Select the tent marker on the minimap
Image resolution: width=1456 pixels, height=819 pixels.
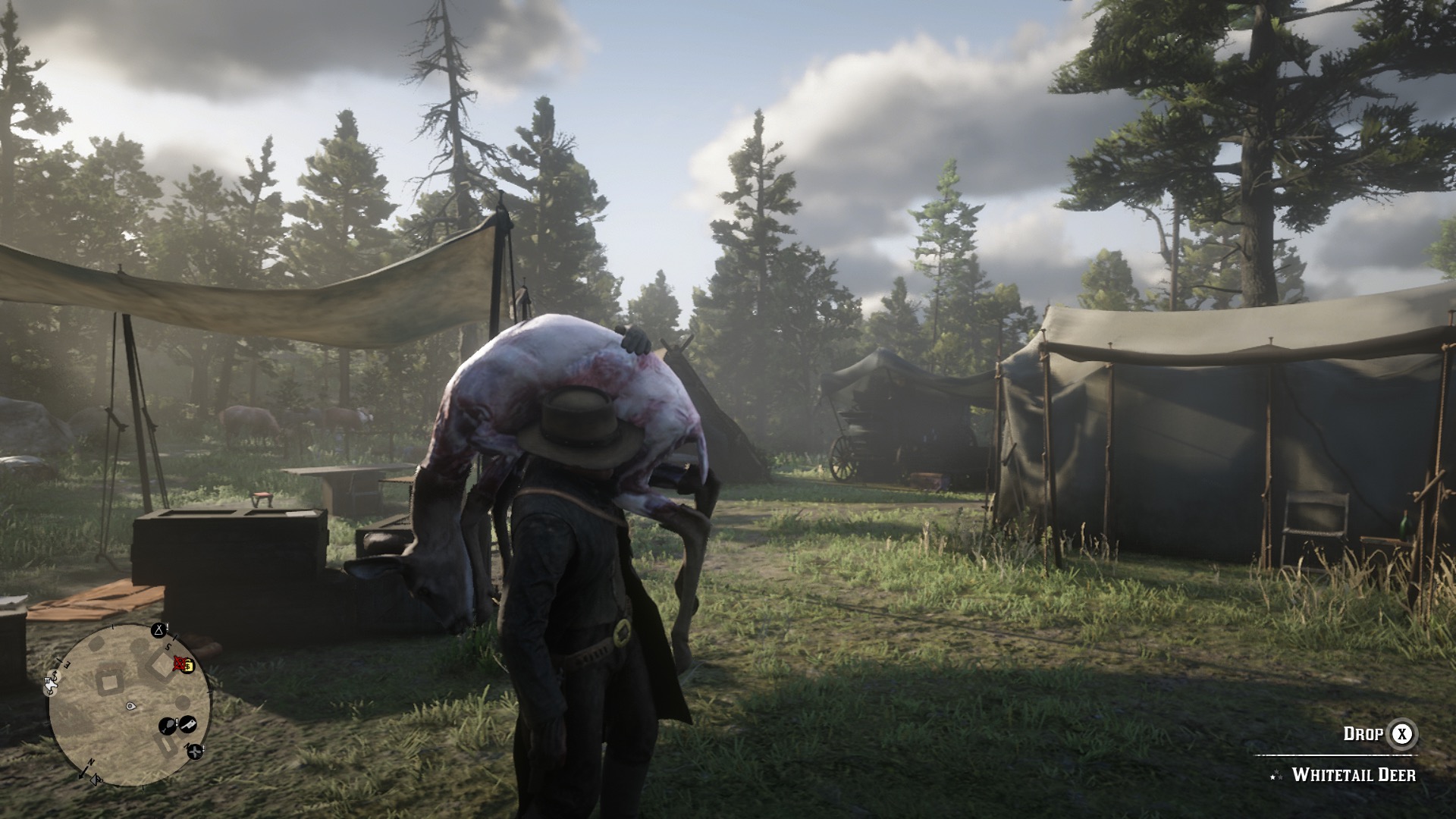158,630
